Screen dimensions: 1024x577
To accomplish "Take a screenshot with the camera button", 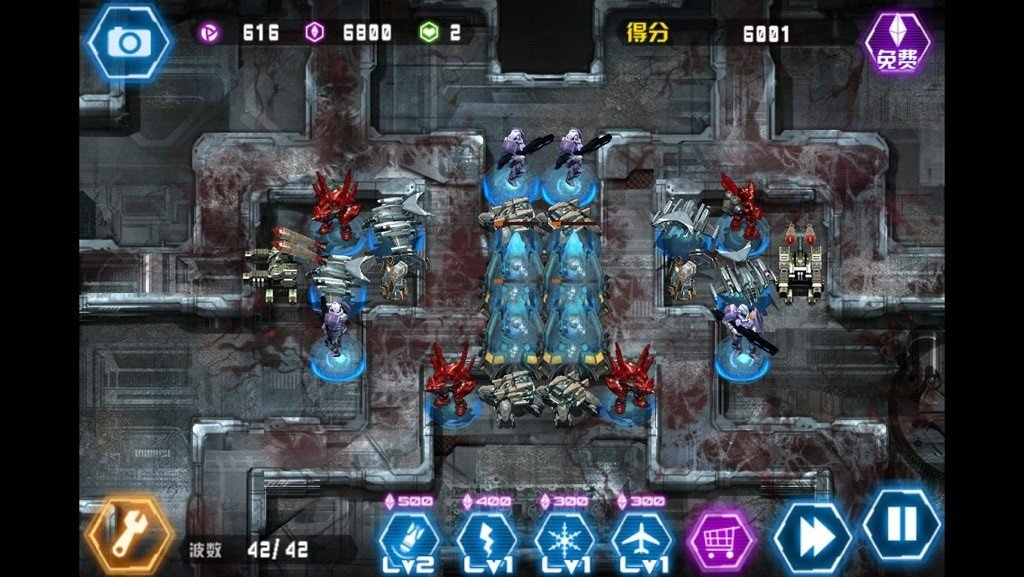I will tap(128, 41).
